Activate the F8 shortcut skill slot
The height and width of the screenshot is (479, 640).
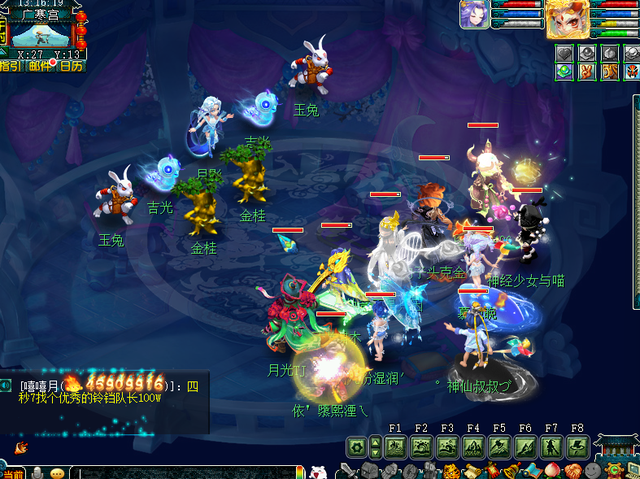click(577, 446)
